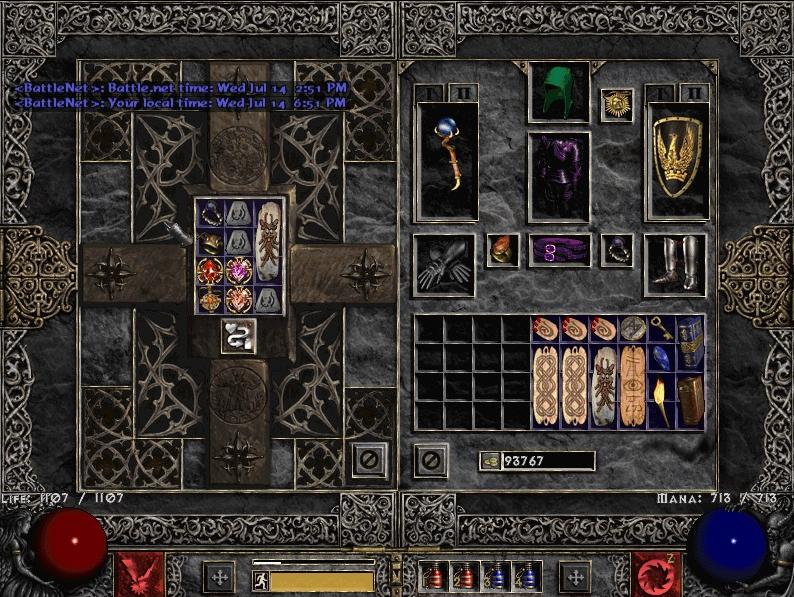Toggle the run/walk button

point(260,579)
